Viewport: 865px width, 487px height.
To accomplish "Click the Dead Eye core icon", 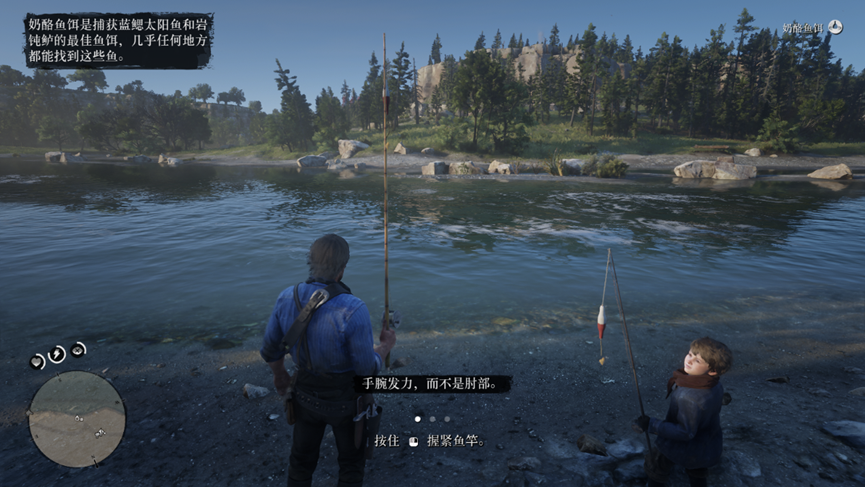I will 79,349.
